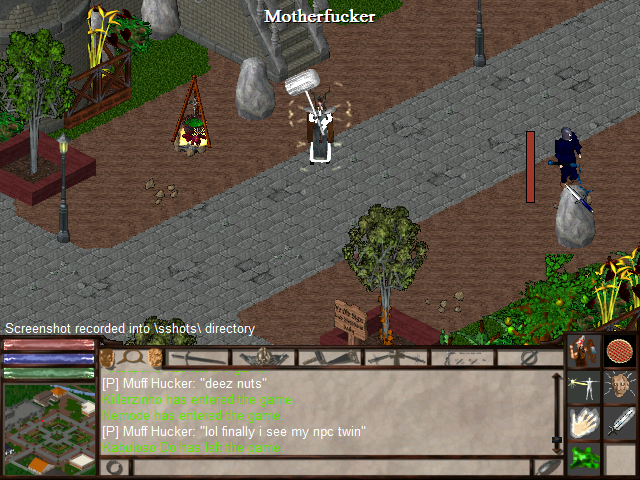This screenshot has height=480, width=640.
Task: Click the red pie item icon
Action: tap(620, 352)
